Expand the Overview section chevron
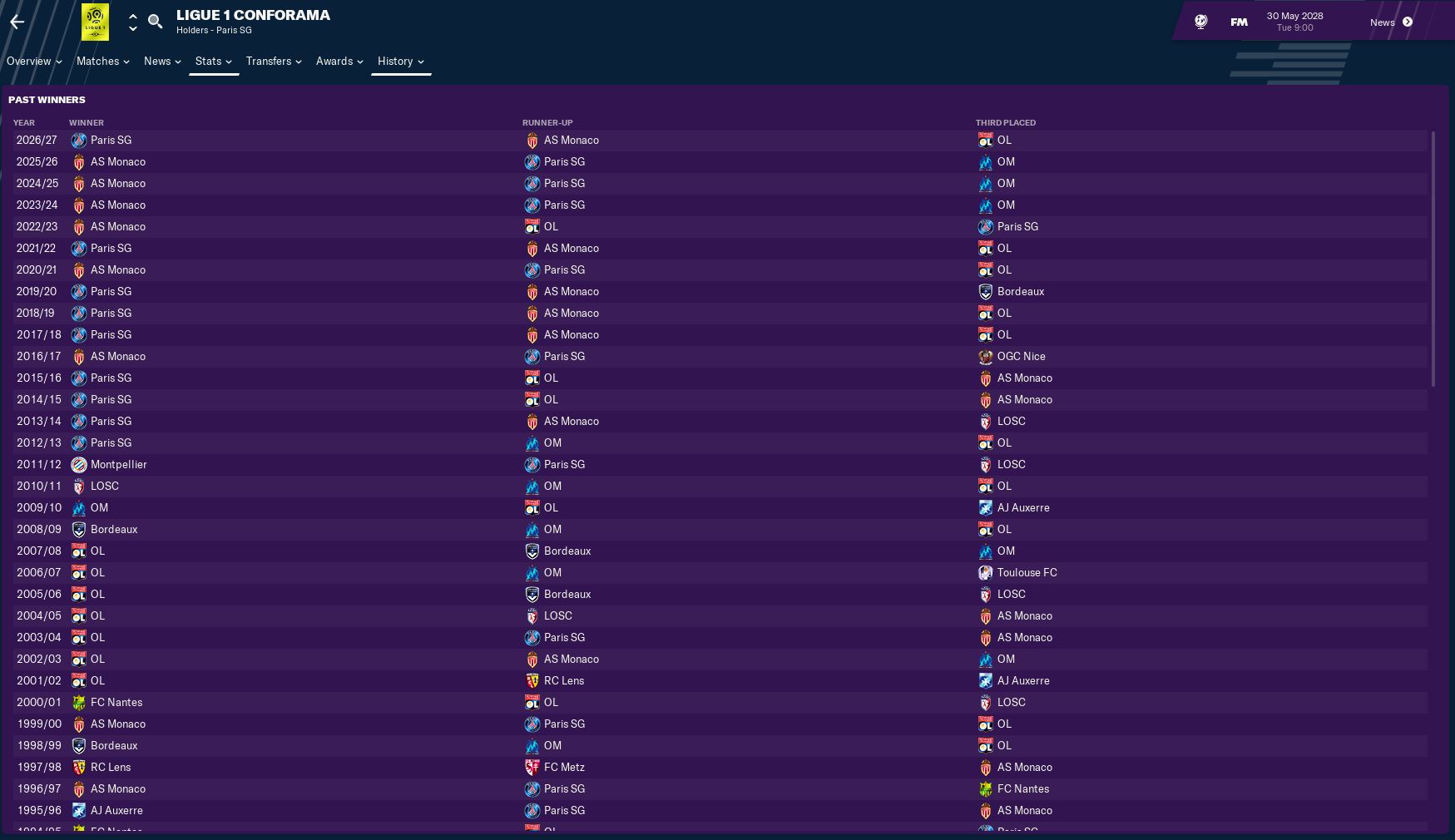Viewport: 1455px width, 840px height. coord(57,62)
